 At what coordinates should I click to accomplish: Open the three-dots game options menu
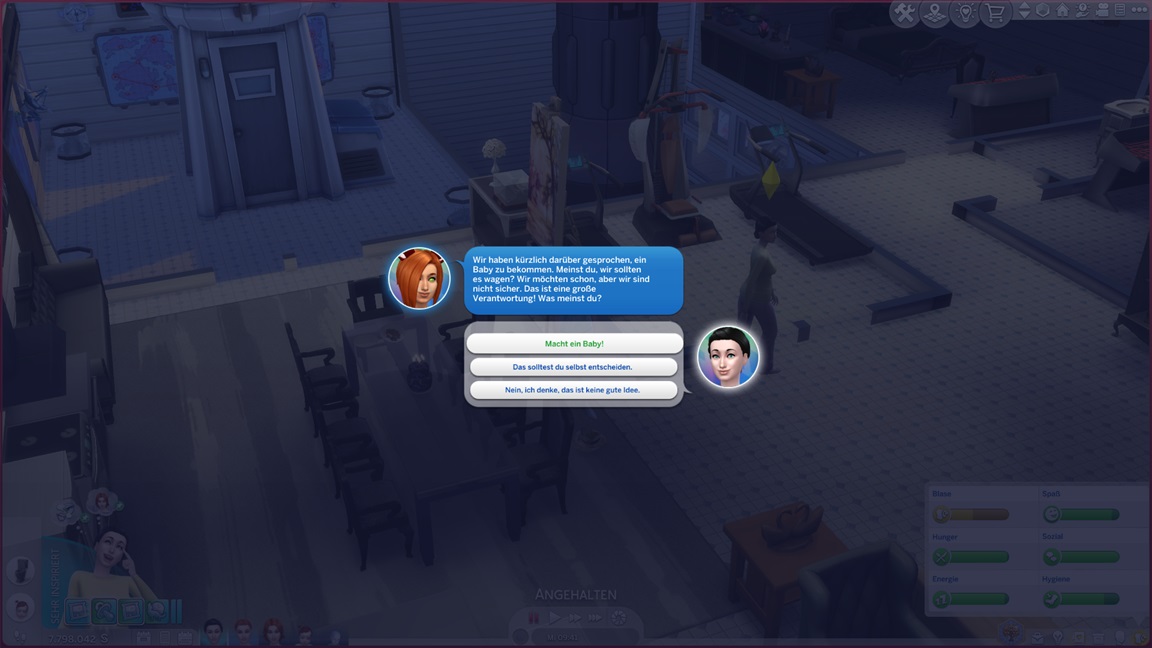click(x=1139, y=10)
